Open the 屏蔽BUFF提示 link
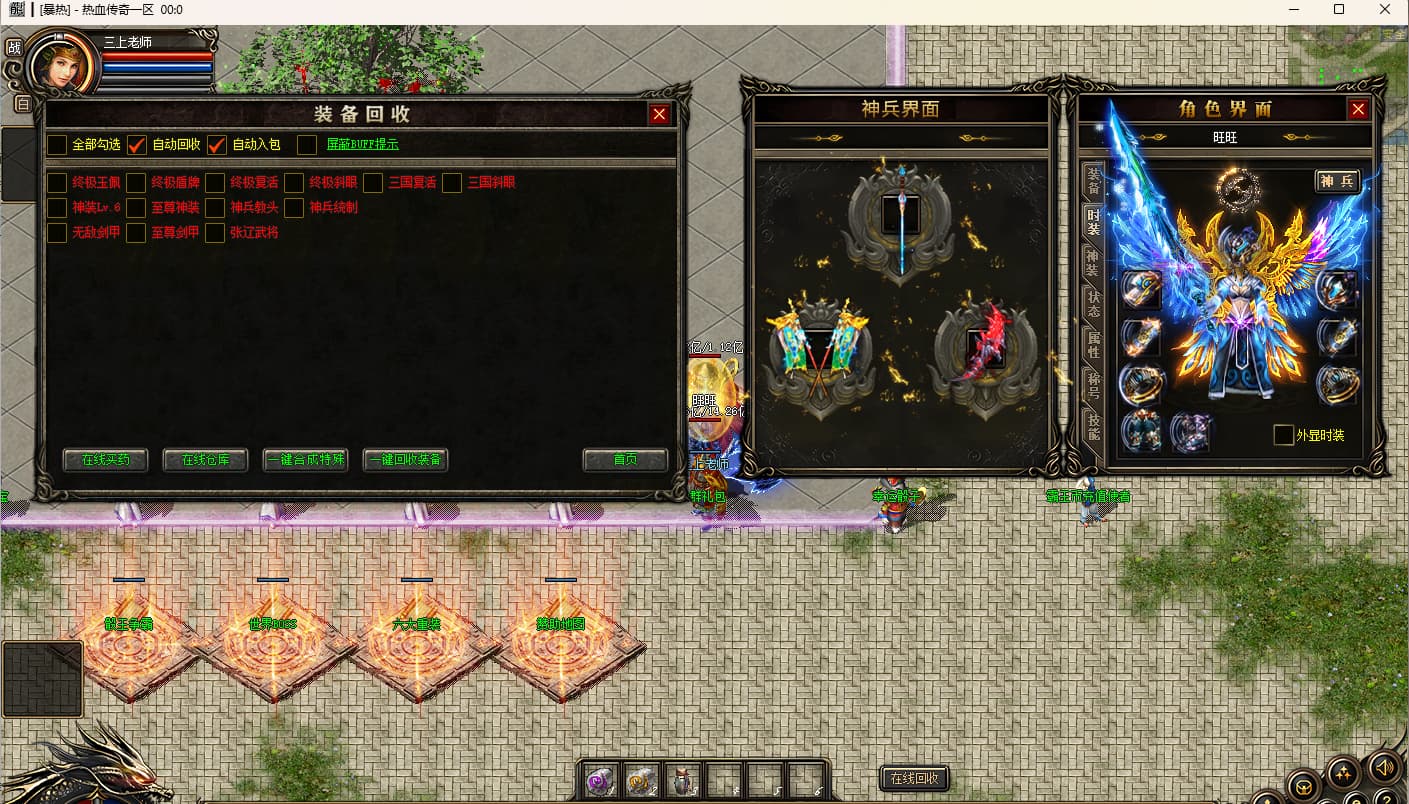1409x804 pixels. [x=362, y=145]
